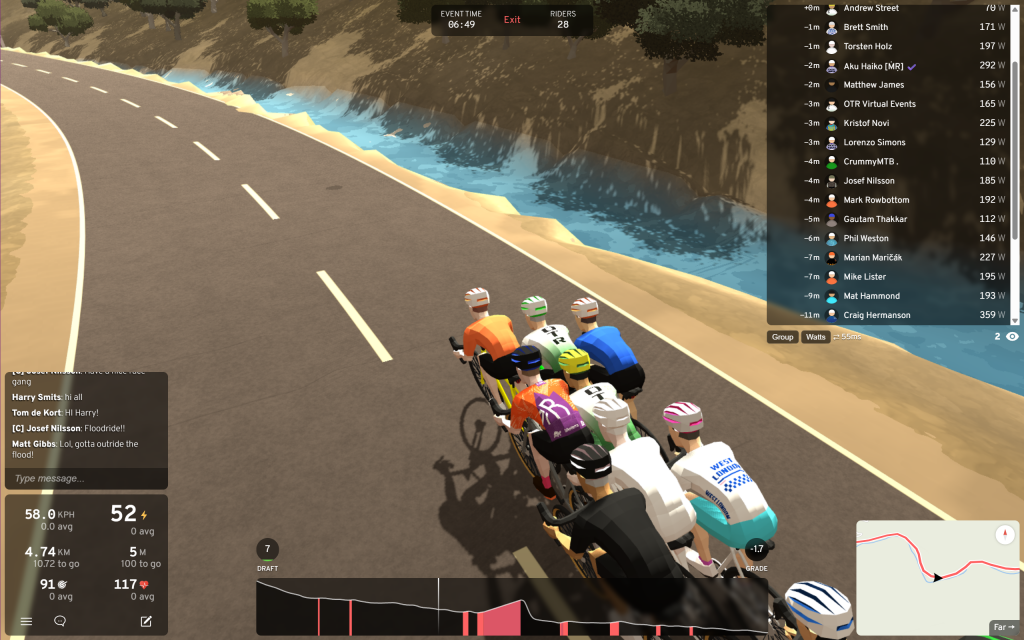The width and height of the screenshot is (1024, 640).
Task: Toggle chat with the speech bubble icon
Action: (x=60, y=621)
